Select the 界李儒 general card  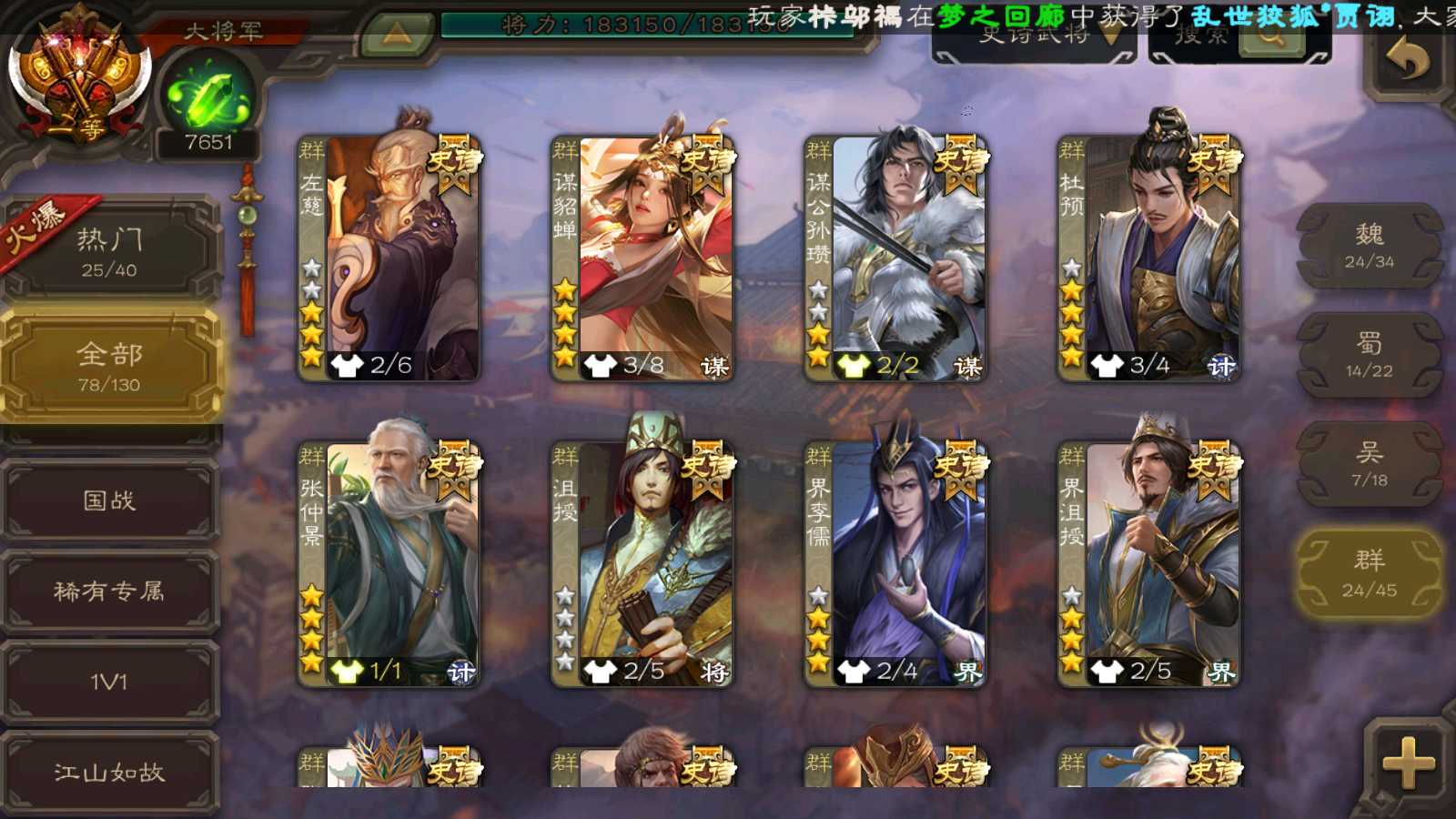pyautogui.click(x=895, y=563)
